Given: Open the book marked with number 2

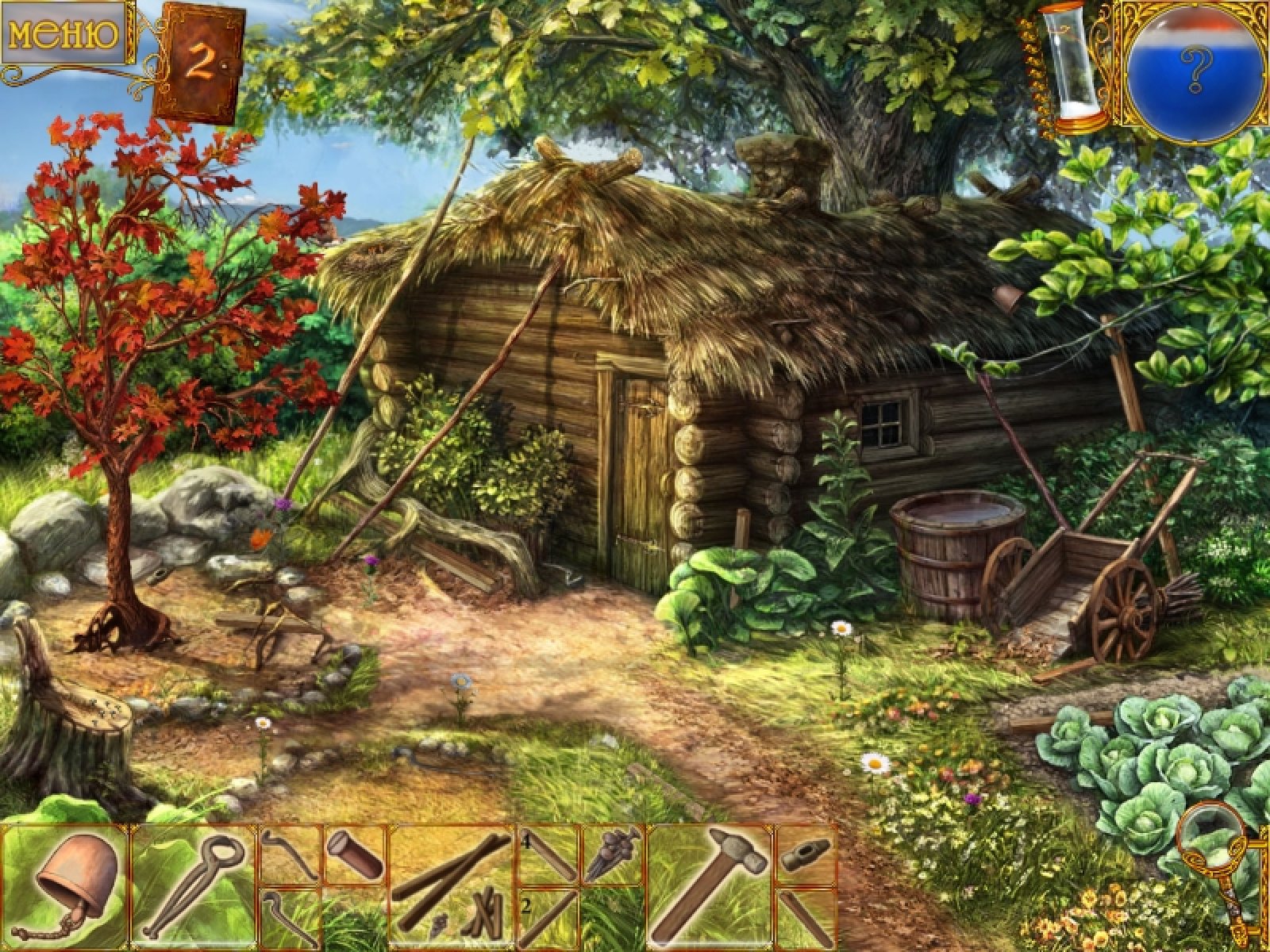Looking at the screenshot, I should tap(200, 65).
